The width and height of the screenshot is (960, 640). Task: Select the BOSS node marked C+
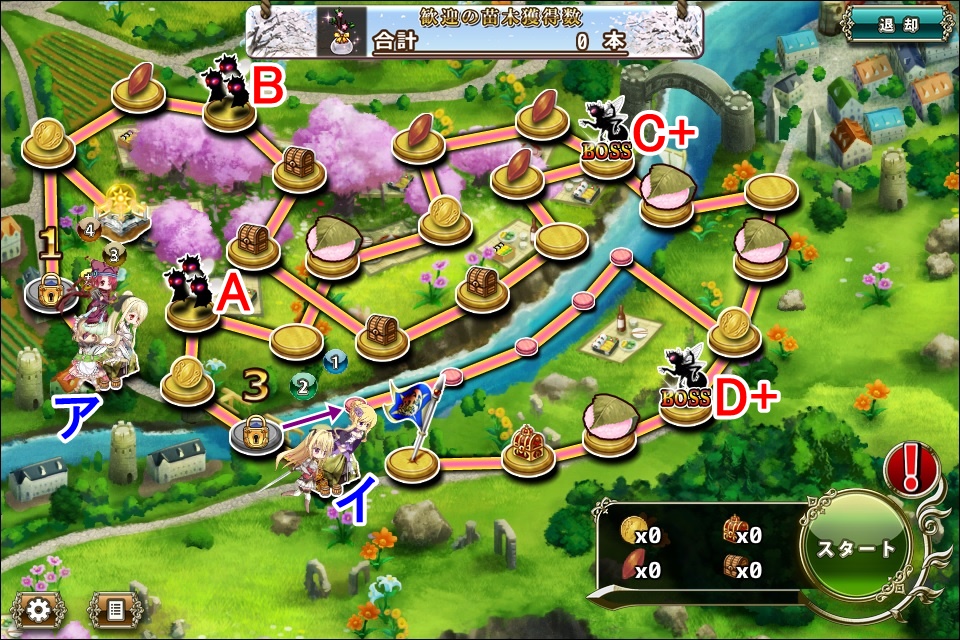[607, 152]
